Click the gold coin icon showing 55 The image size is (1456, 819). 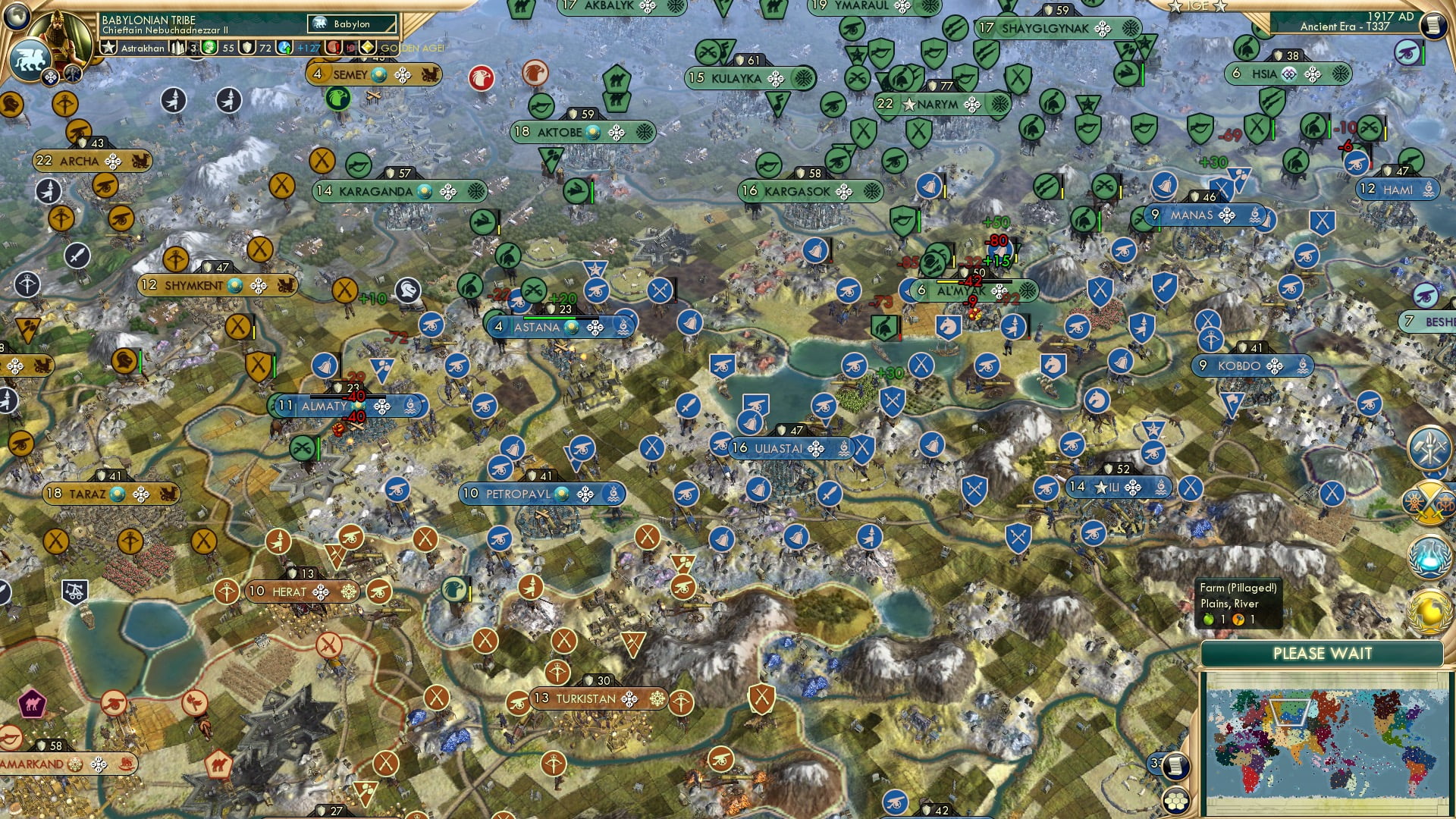pyautogui.click(x=209, y=49)
